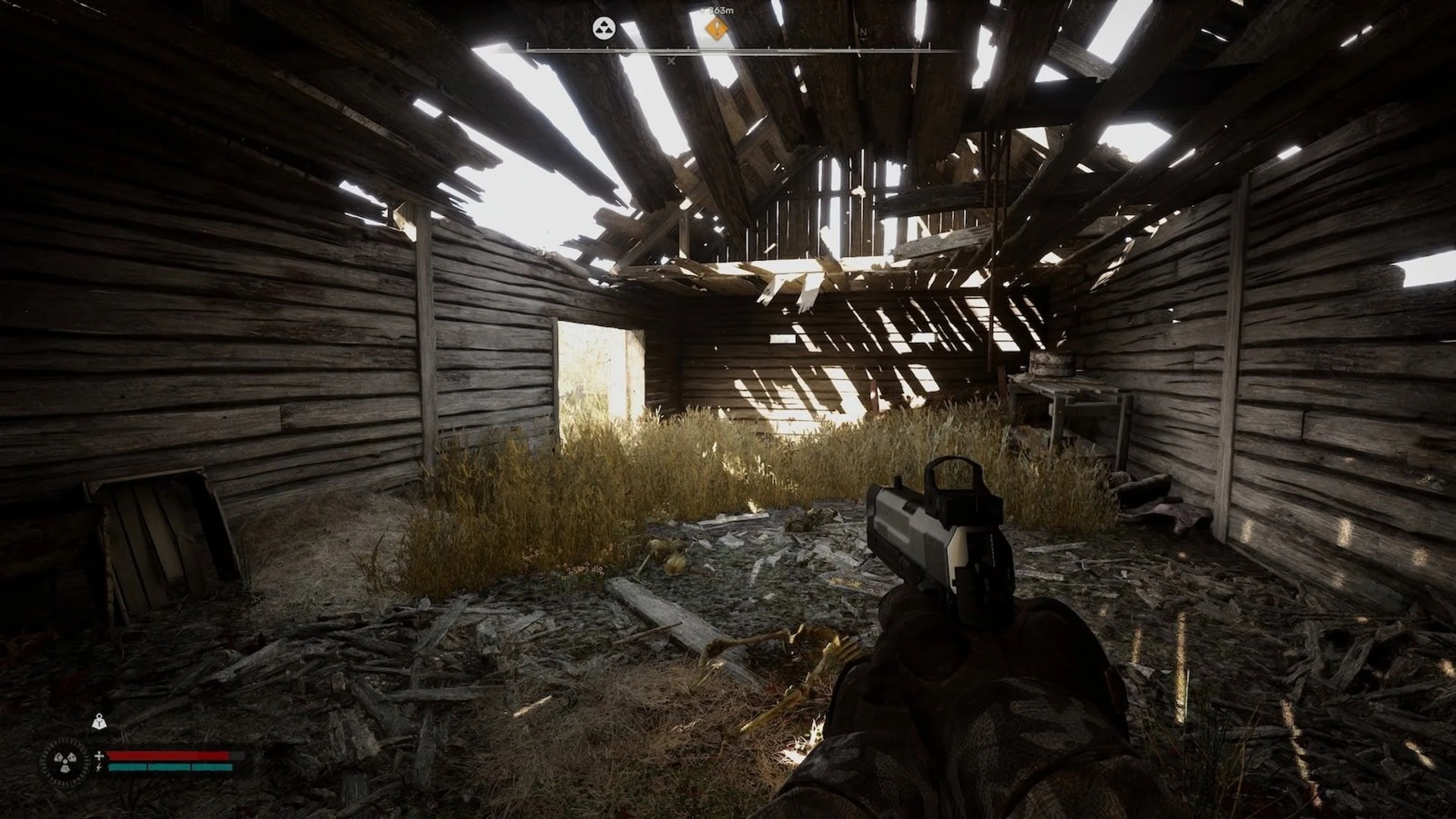The height and width of the screenshot is (819, 1456).
Task: Click the 363m distance label above the compass
Action: click(720, 11)
